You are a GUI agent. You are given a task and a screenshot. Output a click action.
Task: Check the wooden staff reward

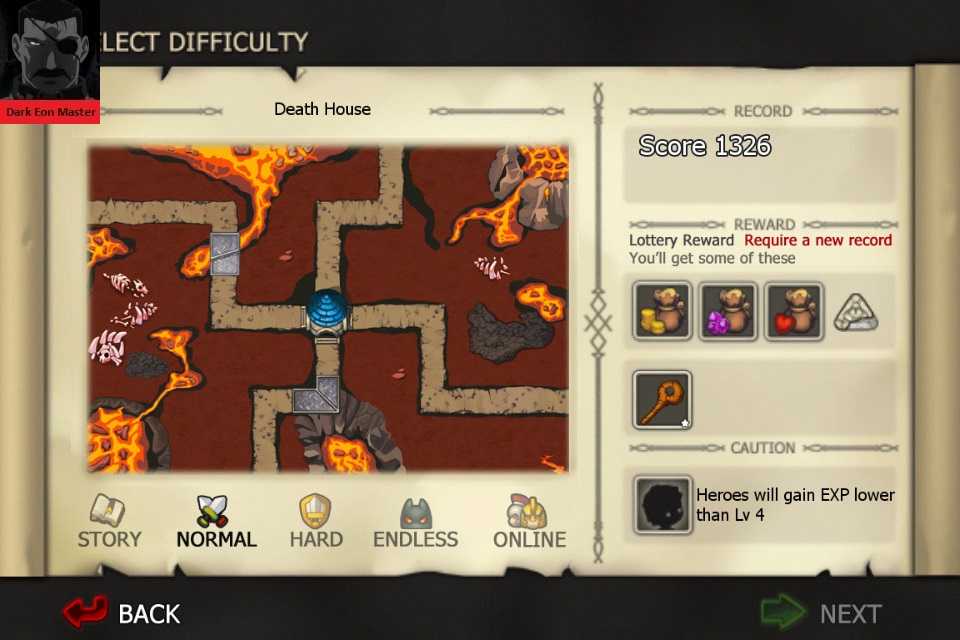point(662,399)
